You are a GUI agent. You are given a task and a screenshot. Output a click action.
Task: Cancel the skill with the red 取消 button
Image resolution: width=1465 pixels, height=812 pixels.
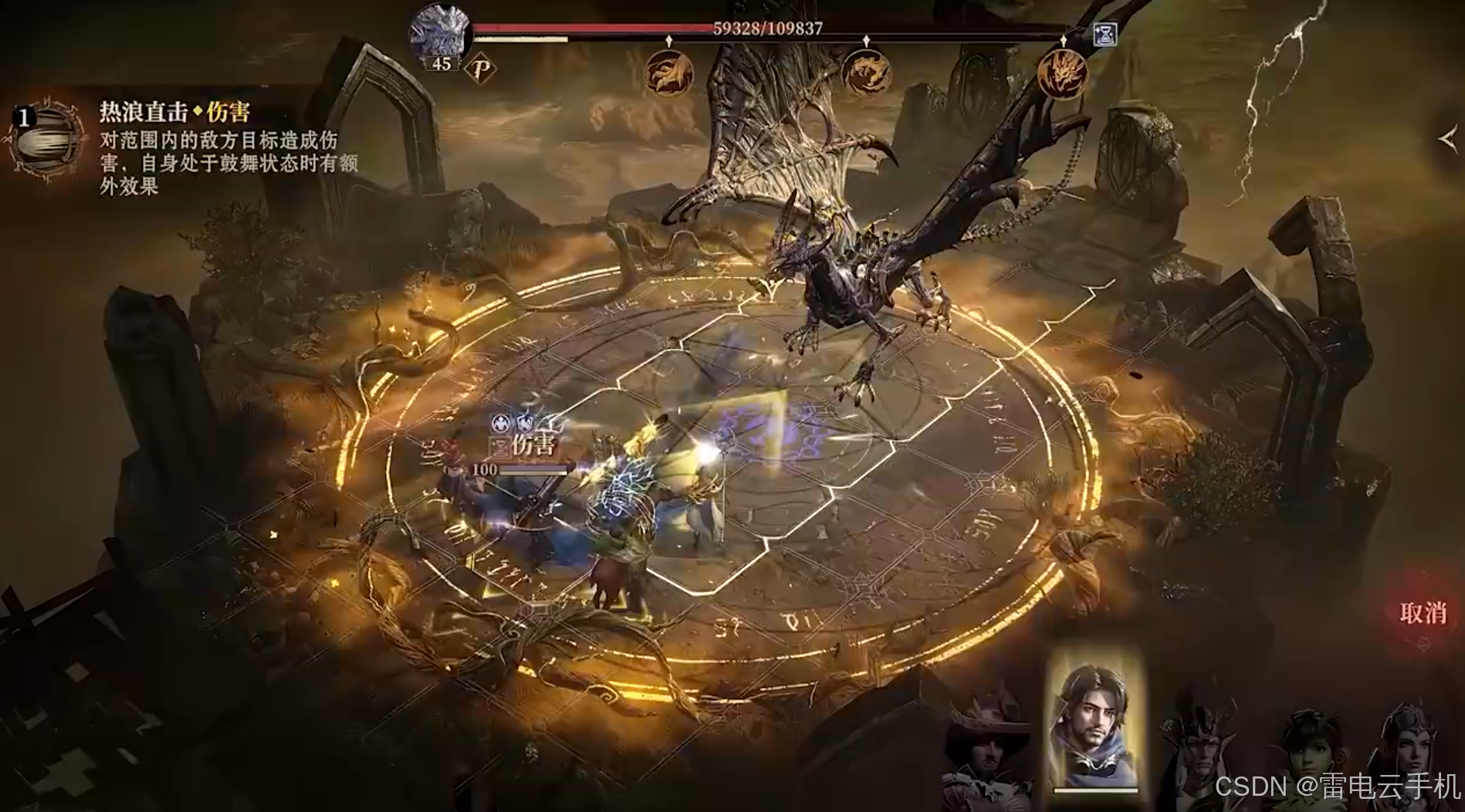1422,614
